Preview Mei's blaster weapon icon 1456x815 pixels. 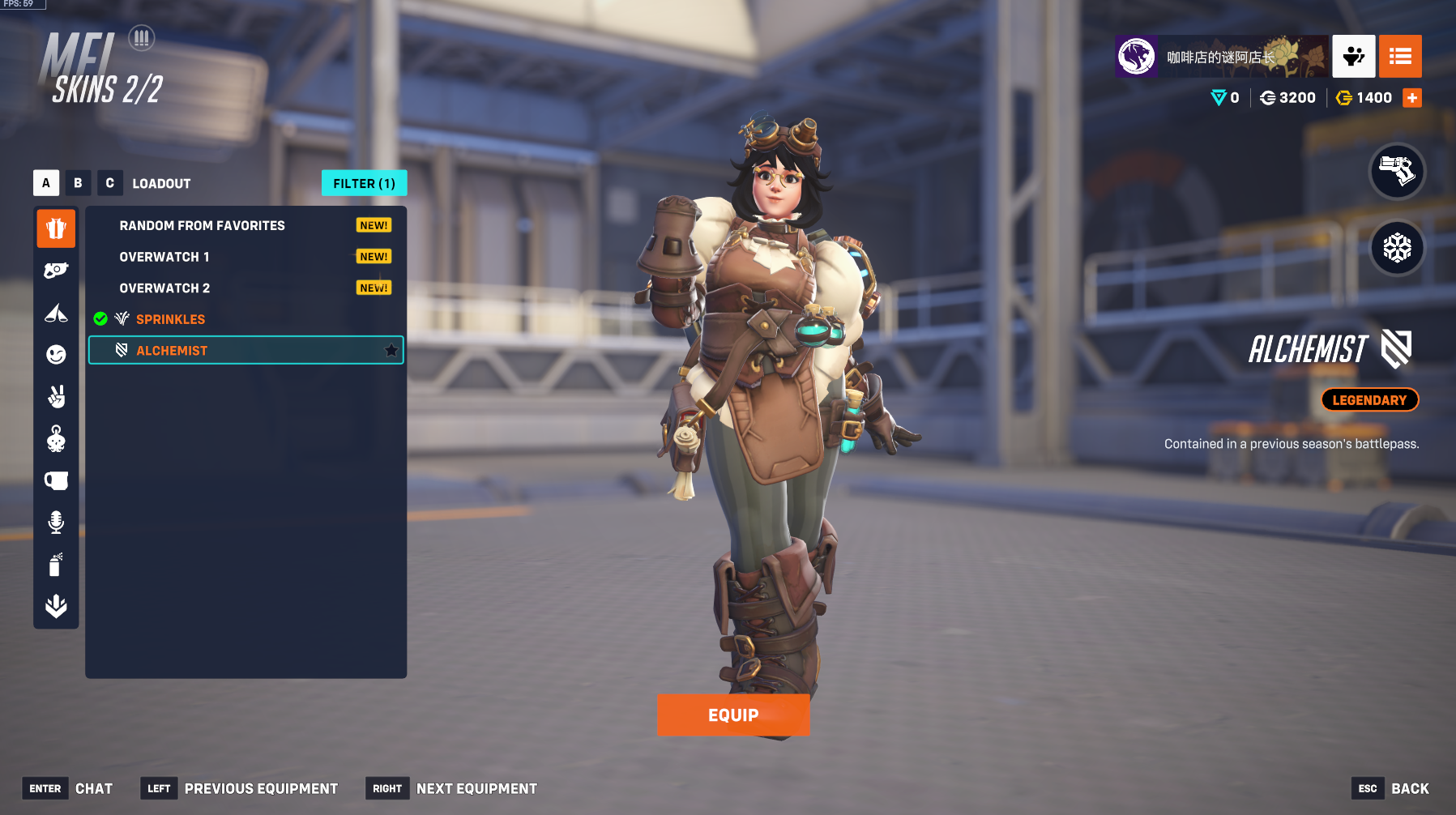1397,171
